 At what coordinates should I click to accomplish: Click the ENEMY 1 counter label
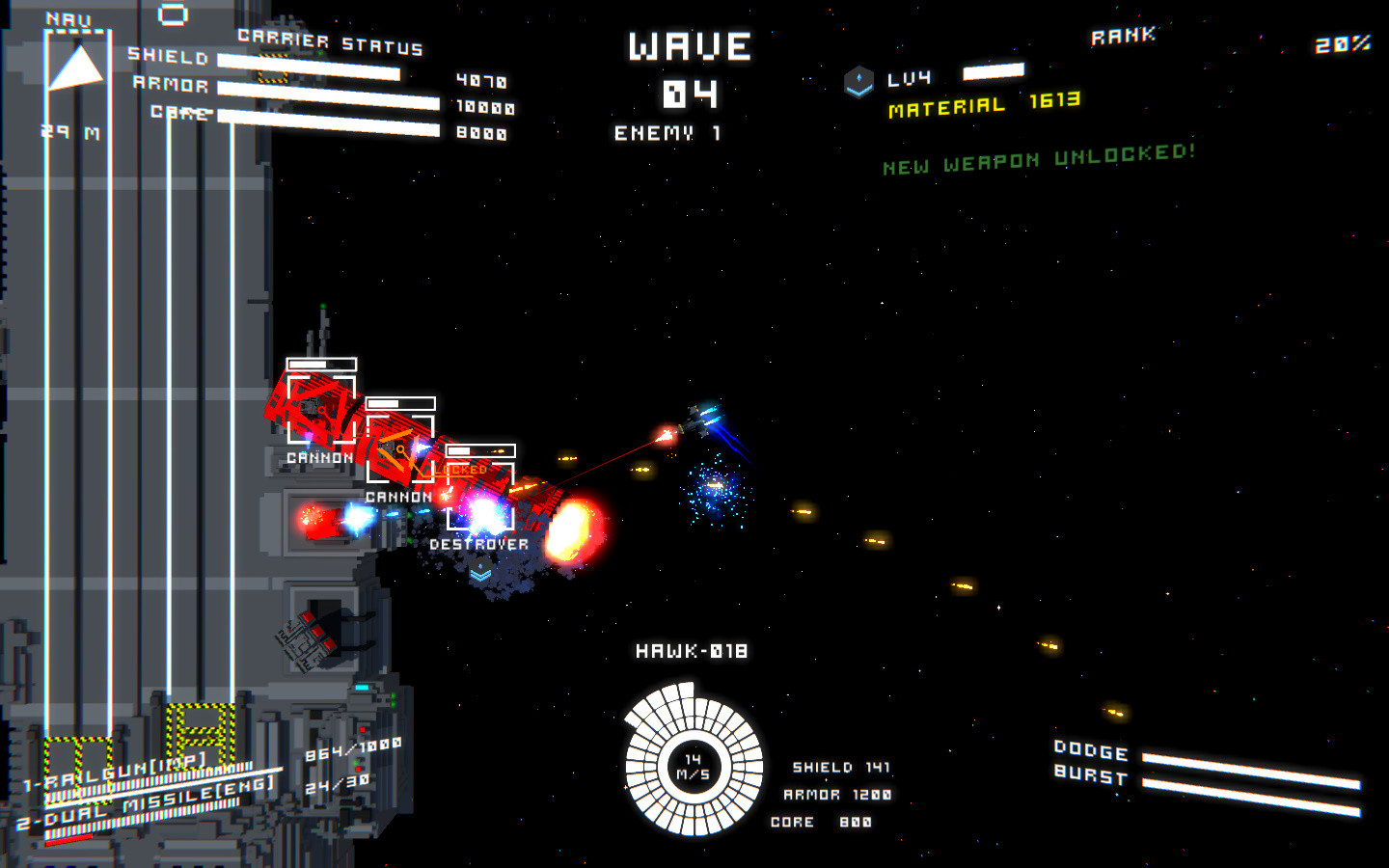tap(668, 135)
